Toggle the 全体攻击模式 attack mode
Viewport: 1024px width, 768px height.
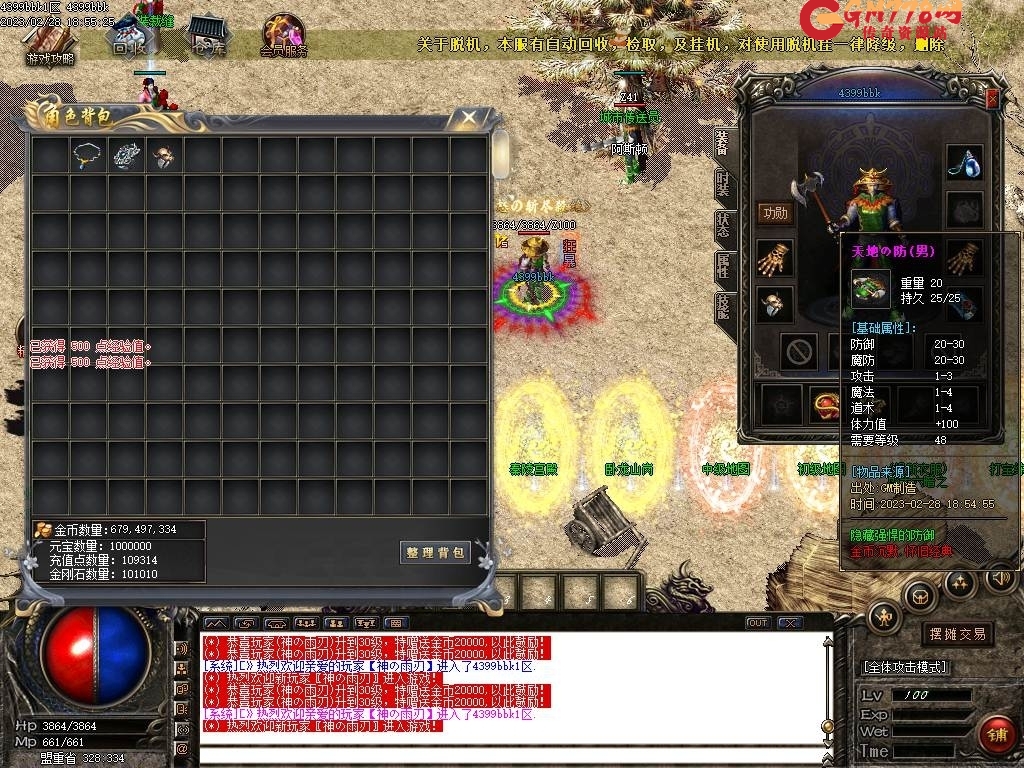[906, 667]
